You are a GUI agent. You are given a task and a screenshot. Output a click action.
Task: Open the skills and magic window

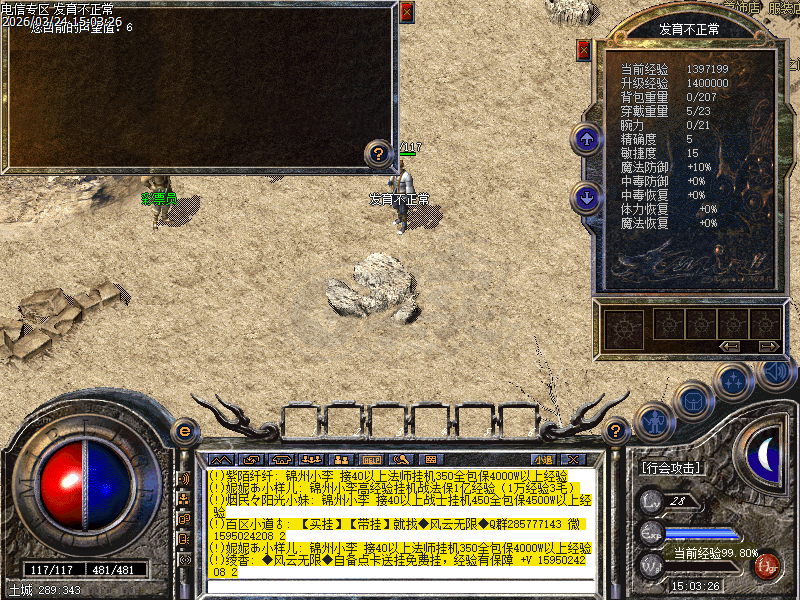point(735,381)
